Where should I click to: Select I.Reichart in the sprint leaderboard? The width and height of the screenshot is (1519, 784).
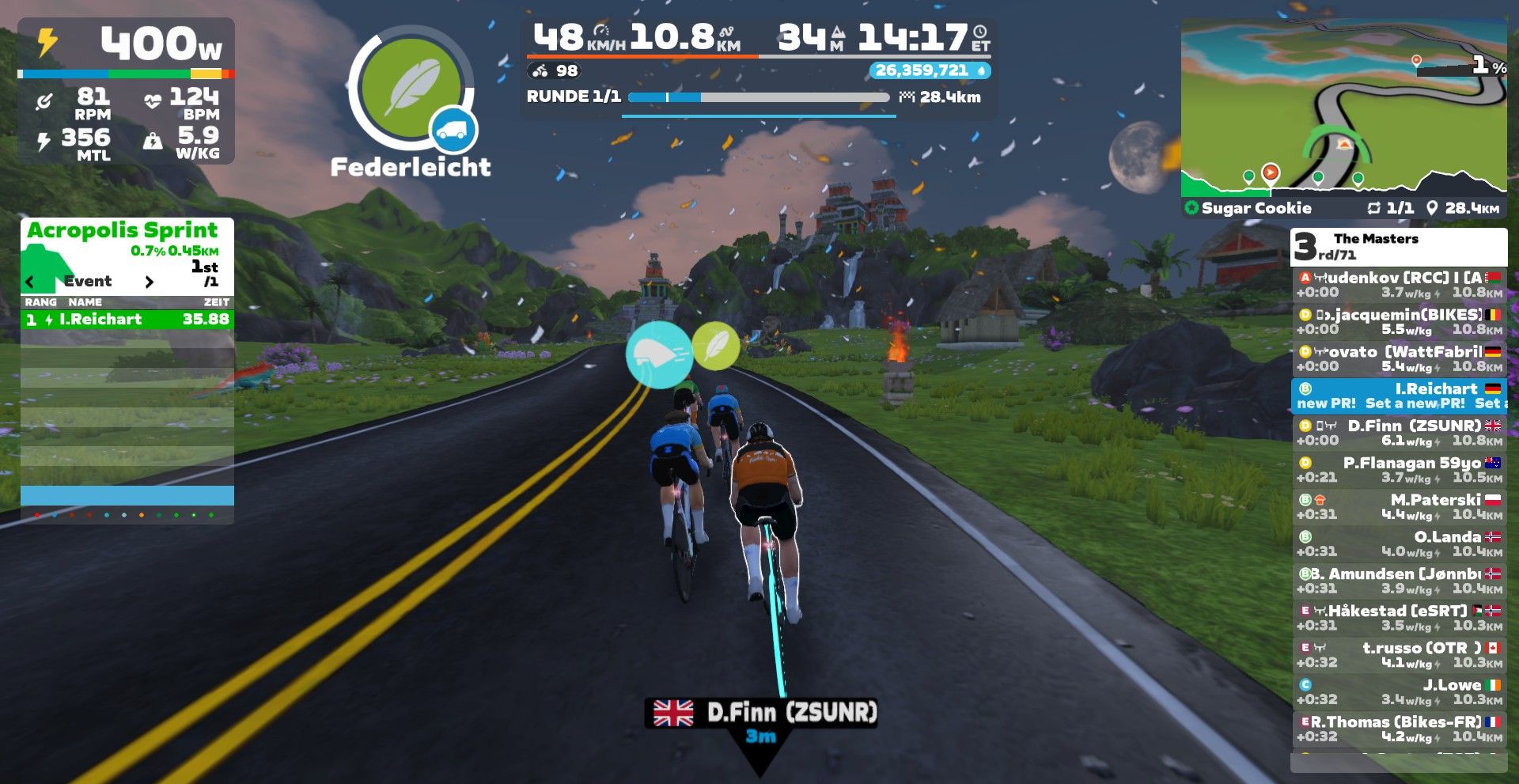click(x=127, y=320)
